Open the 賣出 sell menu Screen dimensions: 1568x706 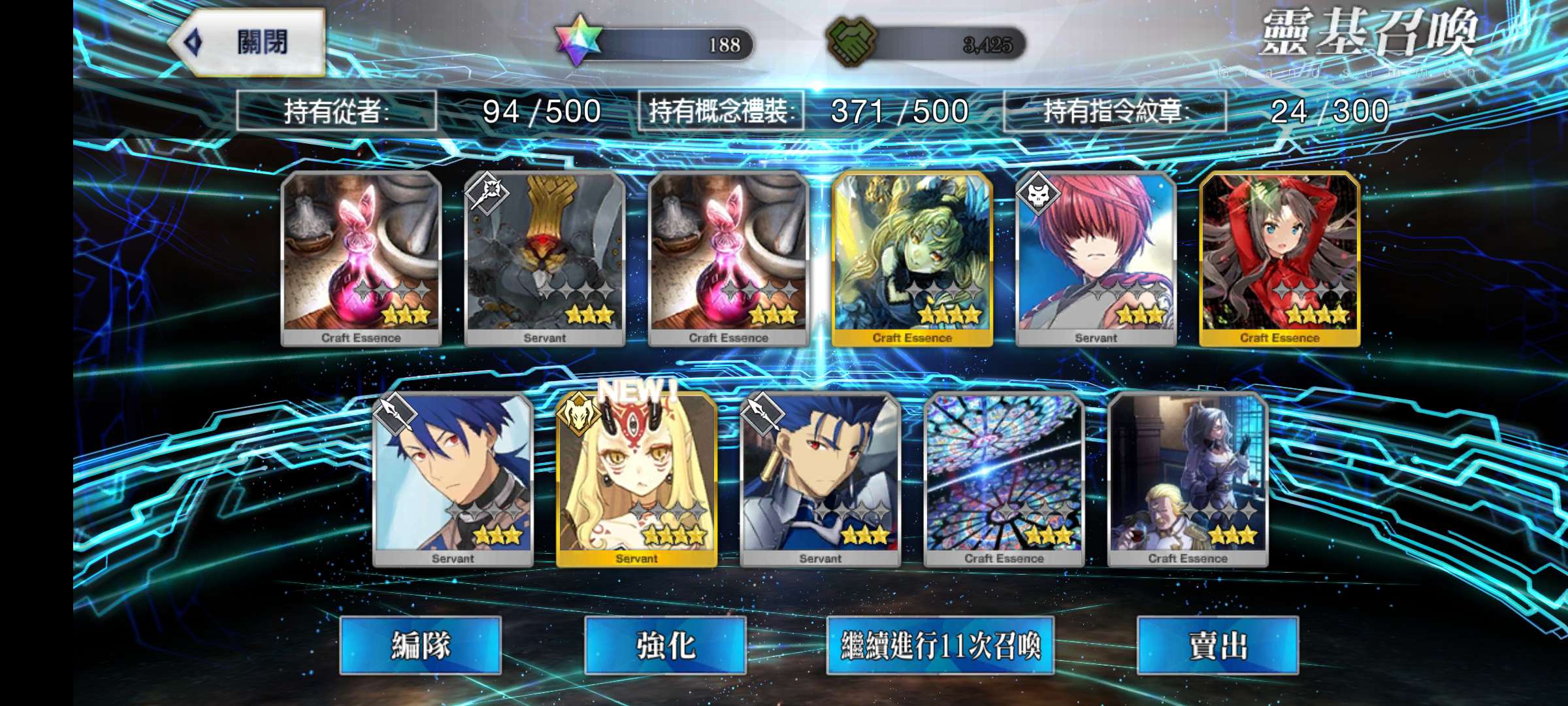point(1217,645)
